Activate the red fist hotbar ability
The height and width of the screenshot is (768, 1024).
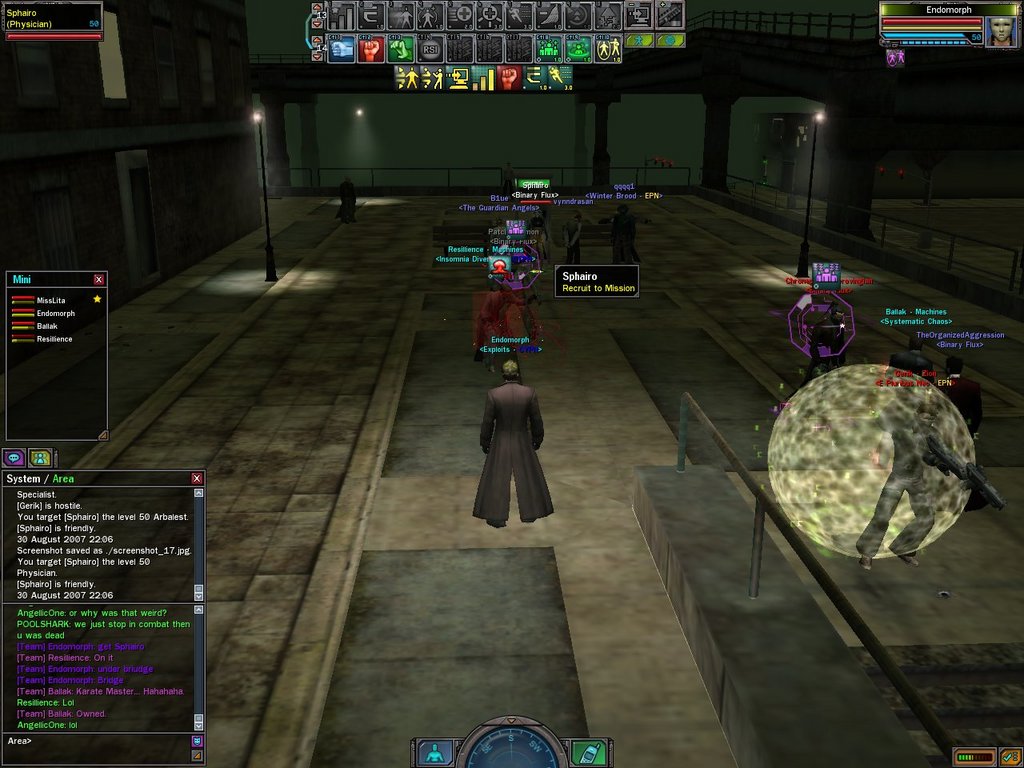click(371, 48)
